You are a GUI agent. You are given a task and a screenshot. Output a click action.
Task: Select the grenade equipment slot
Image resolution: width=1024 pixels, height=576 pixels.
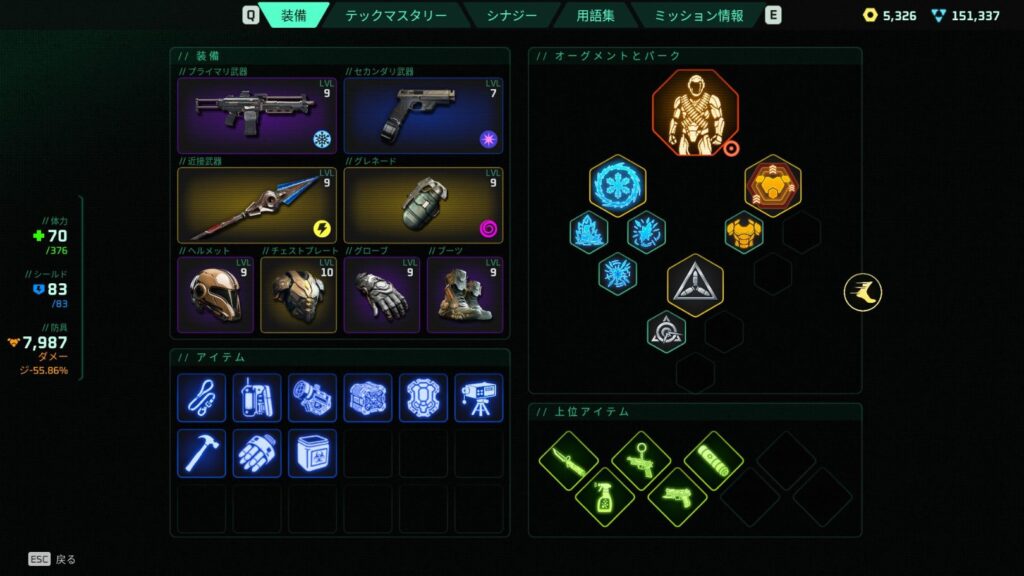pyautogui.click(x=423, y=205)
